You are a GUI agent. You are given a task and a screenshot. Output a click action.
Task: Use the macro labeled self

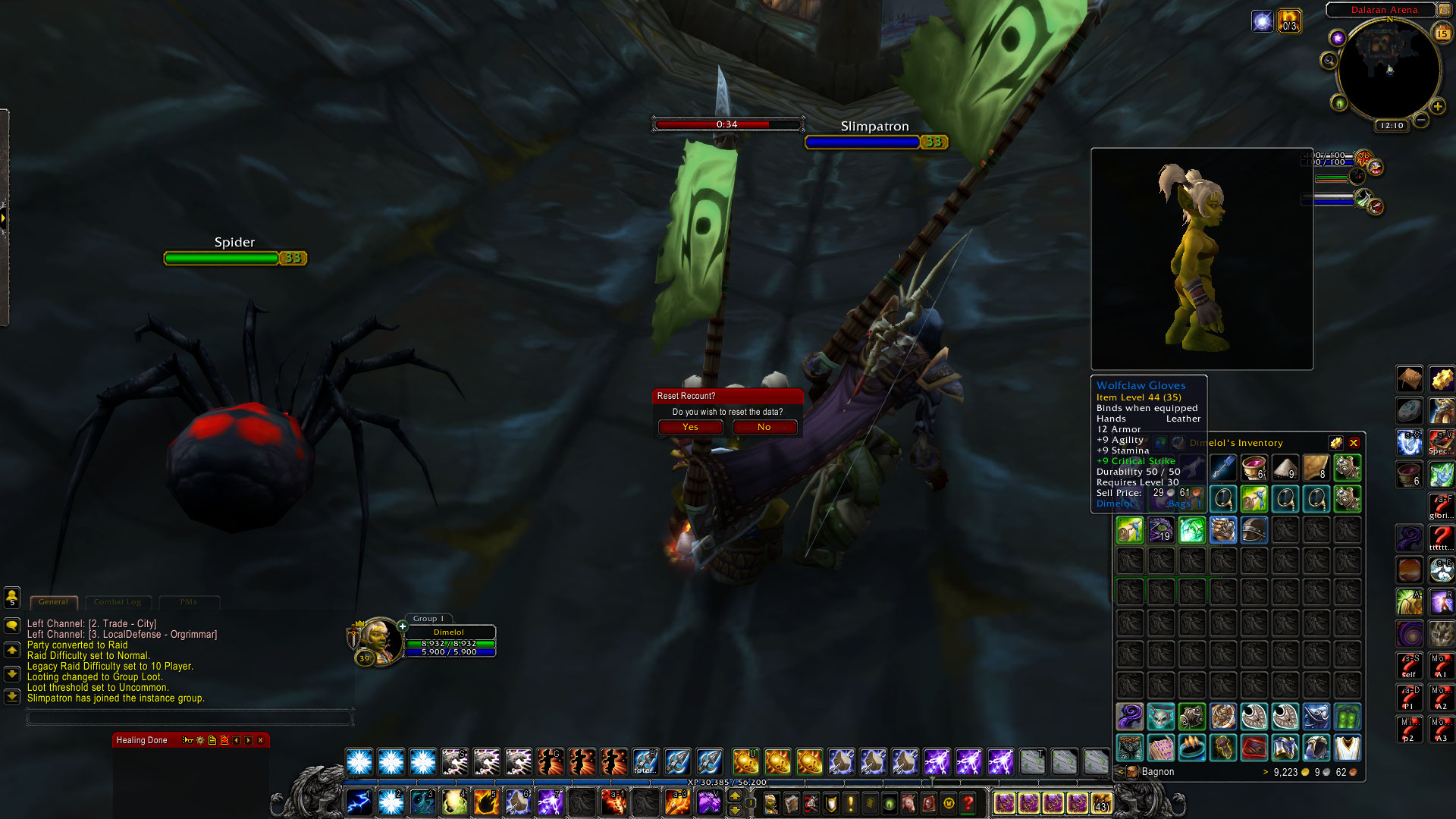click(x=1409, y=666)
